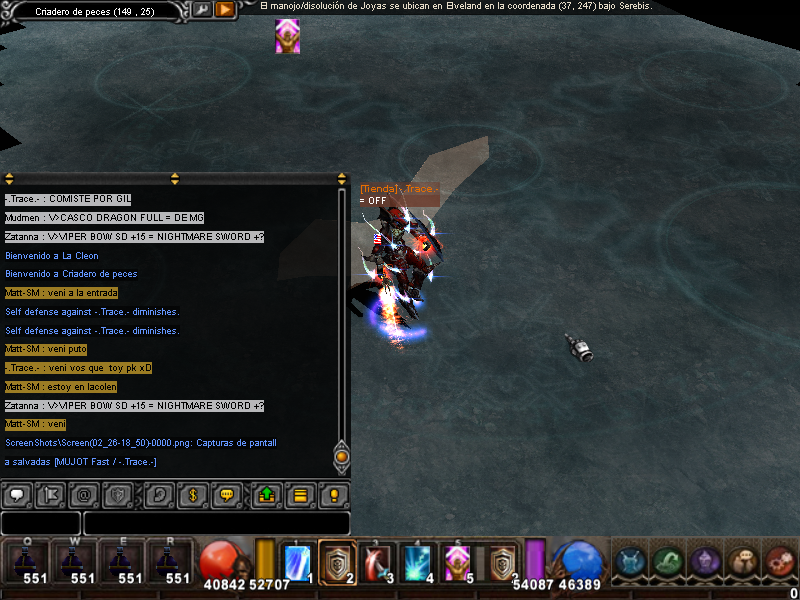This screenshot has height=600, width=800.
Task: Open the wrench settings button
Action: tap(201, 10)
